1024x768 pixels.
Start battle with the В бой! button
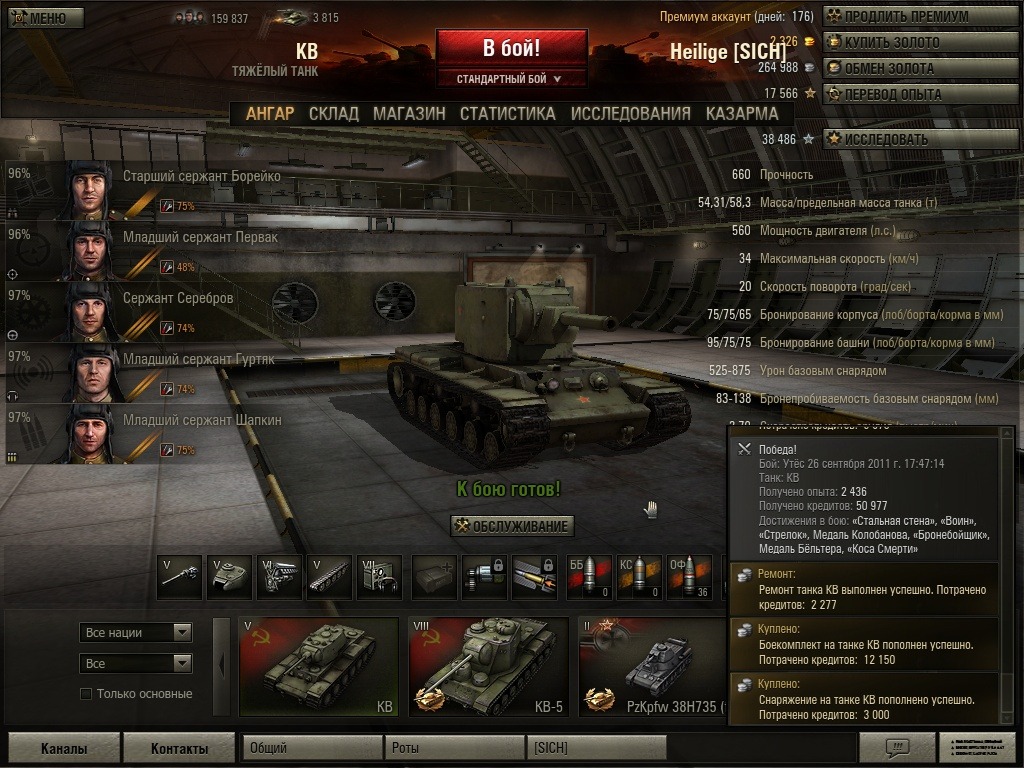(511, 48)
